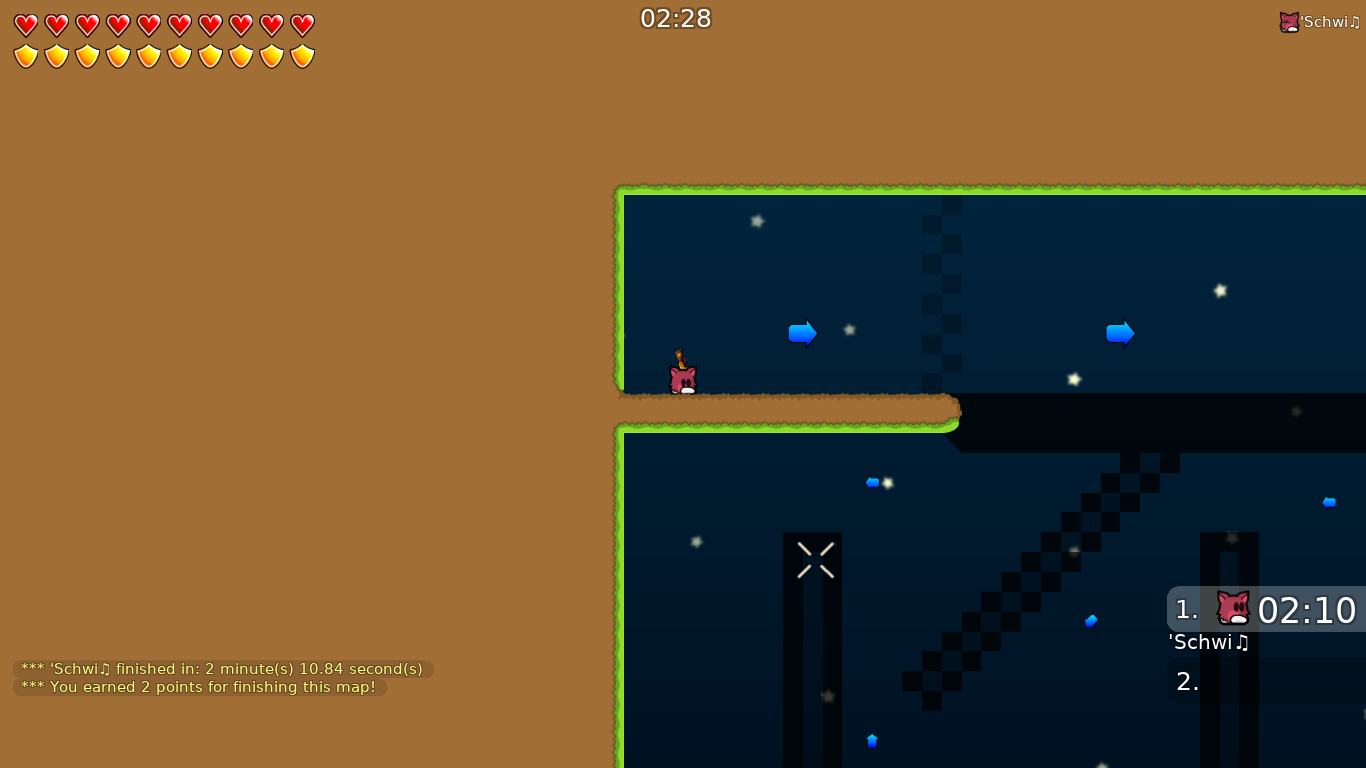Screen dimensions: 1366x768
Task: Click the '2 points earned' chat notification
Action: (196, 687)
